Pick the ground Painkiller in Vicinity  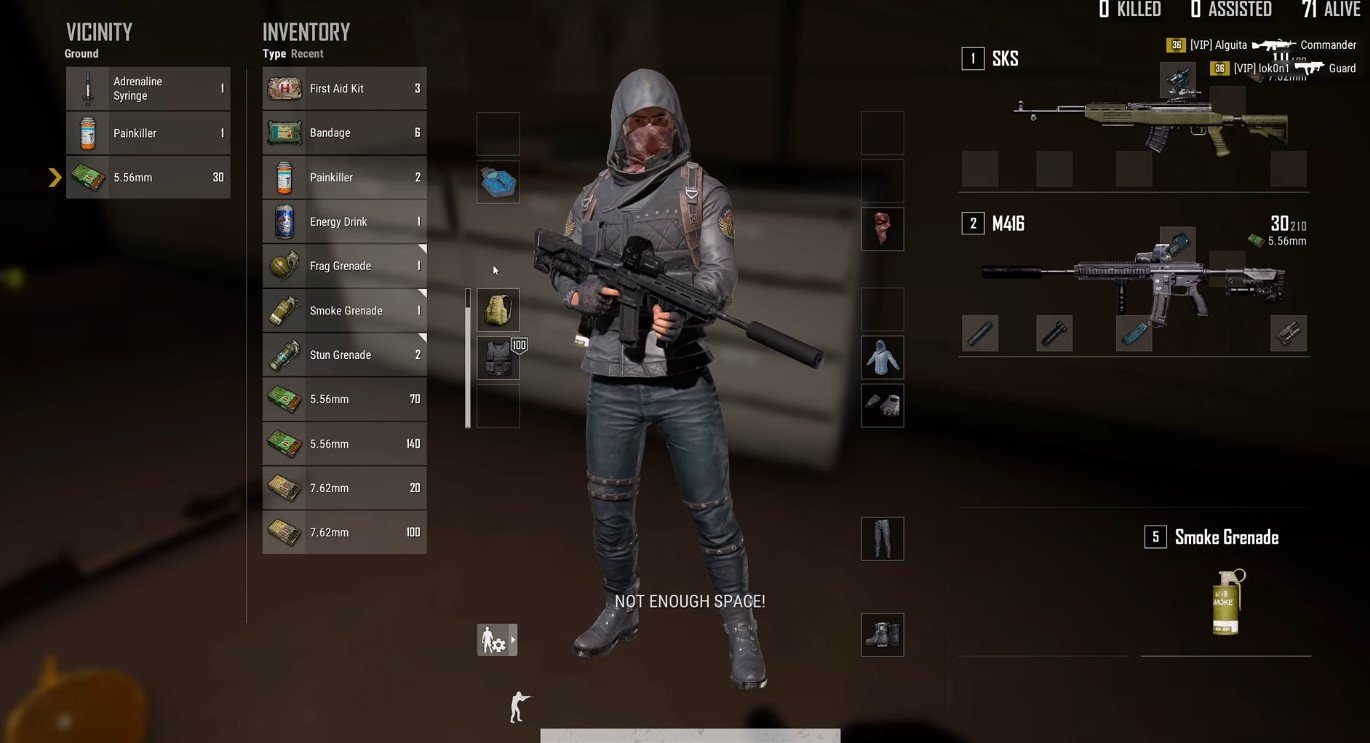[148, 133]
